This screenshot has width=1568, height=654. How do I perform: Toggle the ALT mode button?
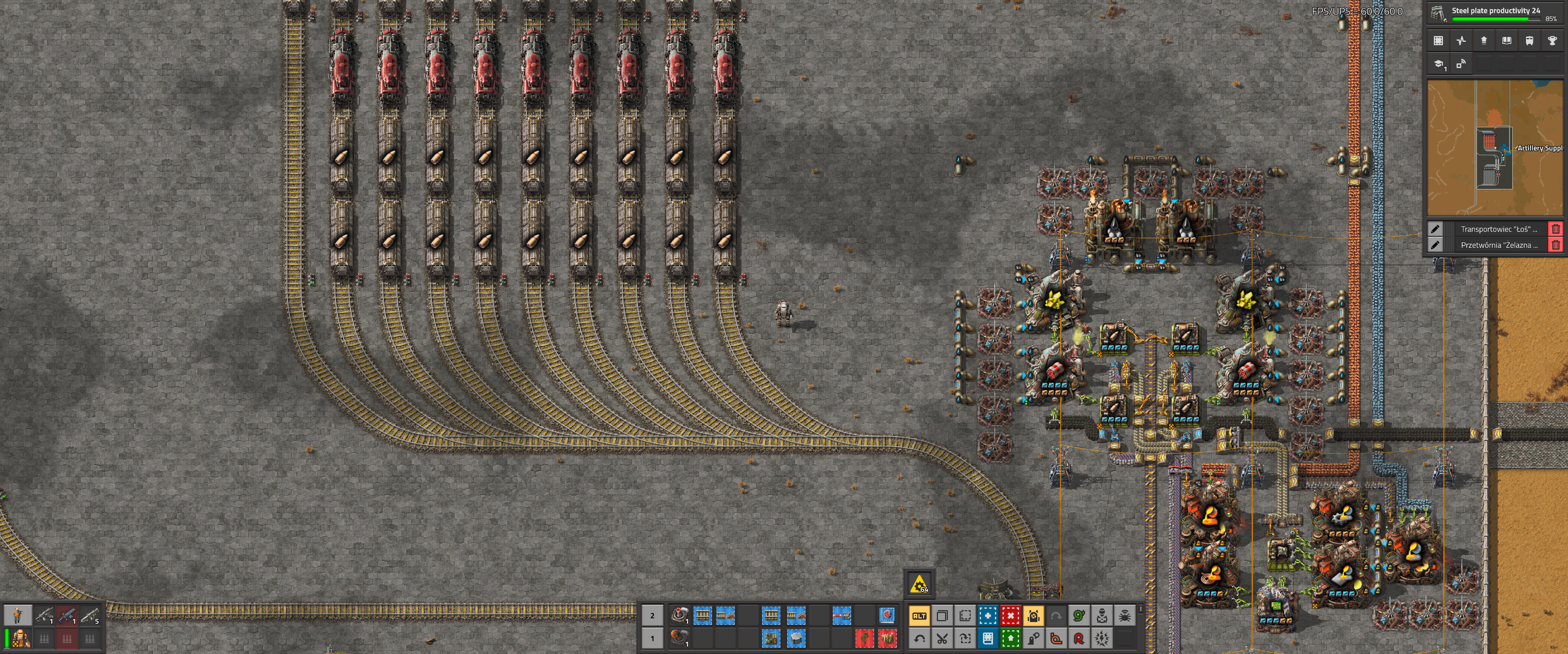919,616
